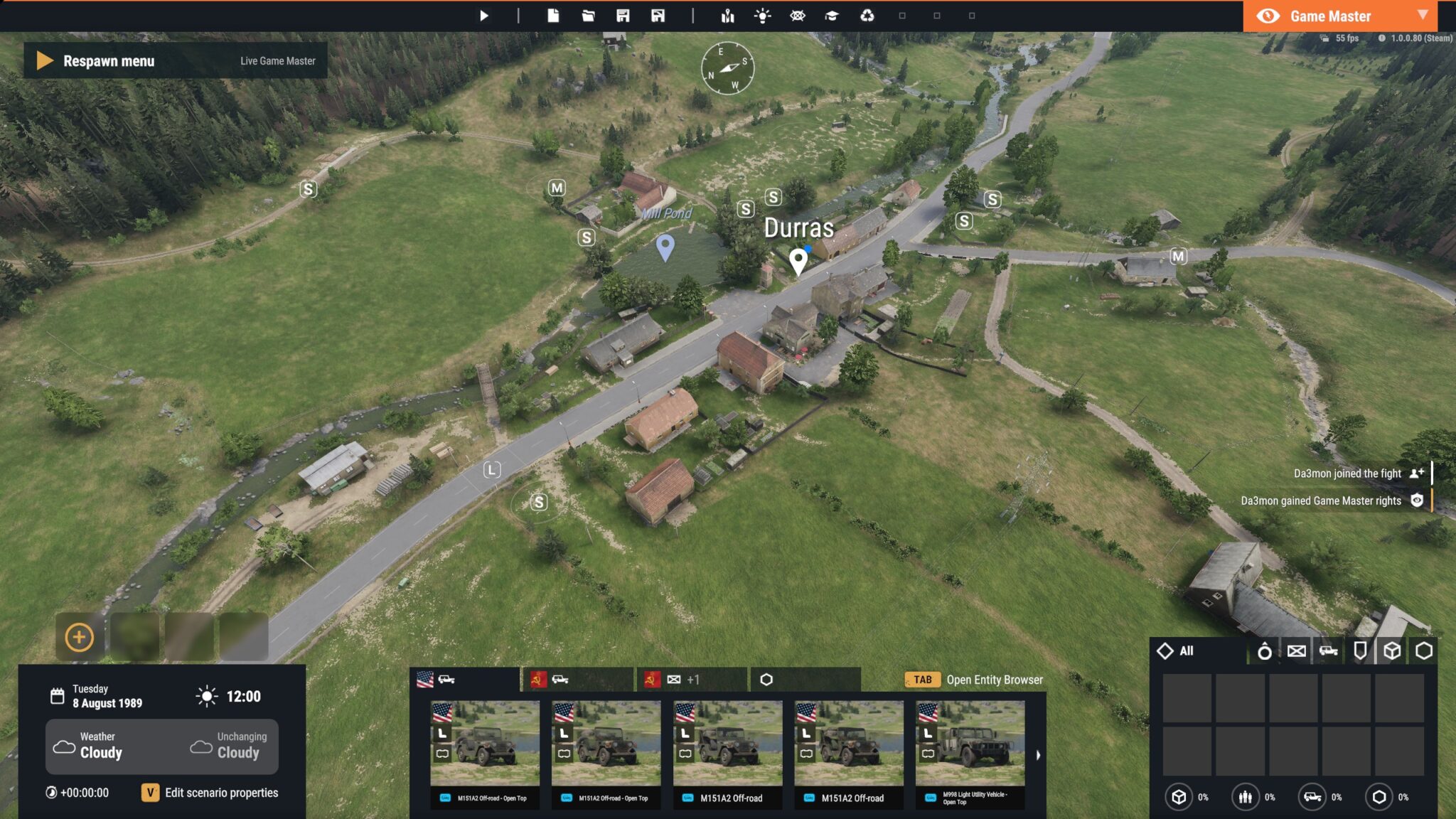Expand the next page of vehicle thumbnails
Image resolution: width=1456 pixels, height=819 pixels.
[1037, 754]
